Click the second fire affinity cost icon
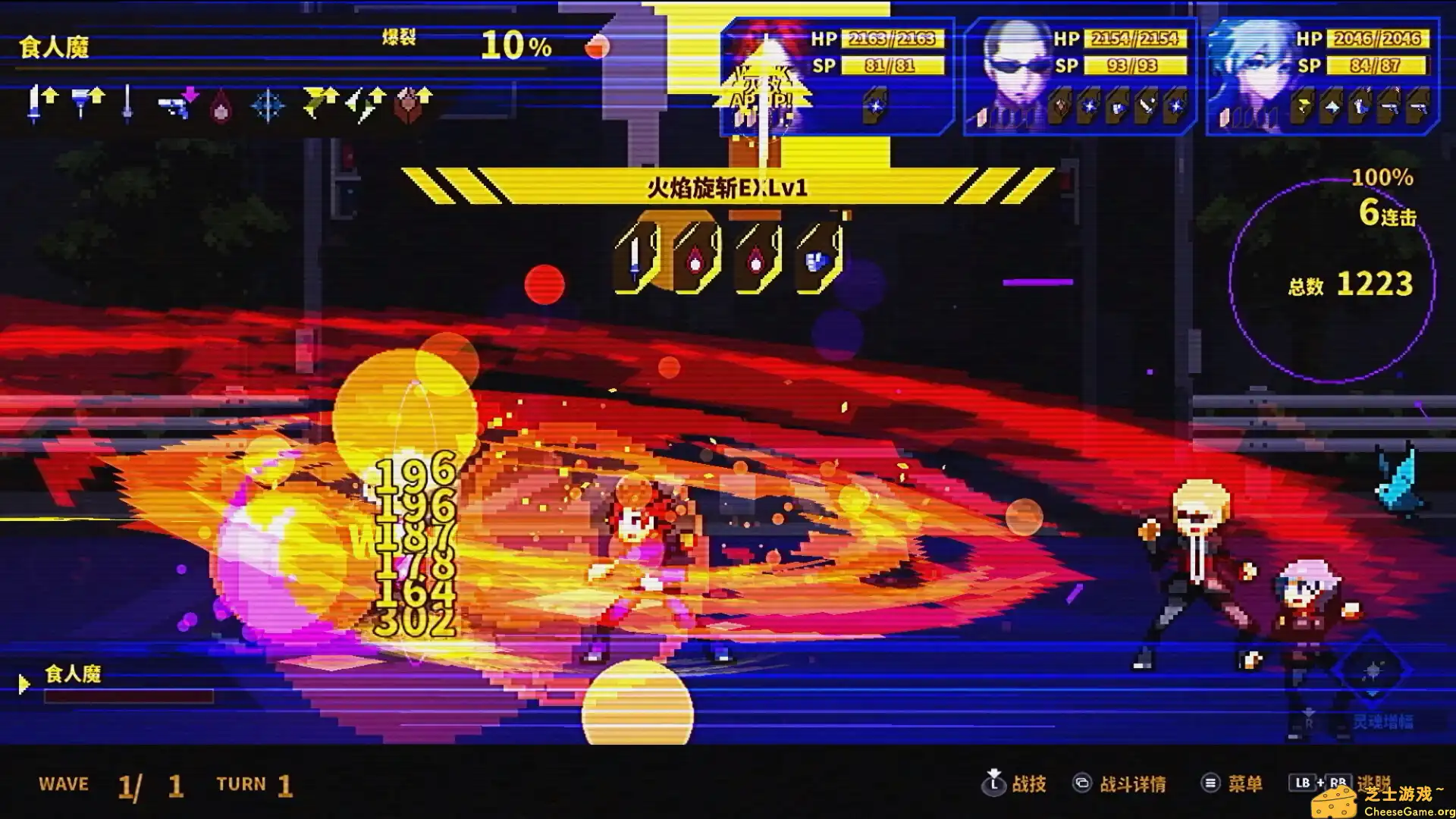Screen dimensions: 1456x819 click(x=755, y=258)
